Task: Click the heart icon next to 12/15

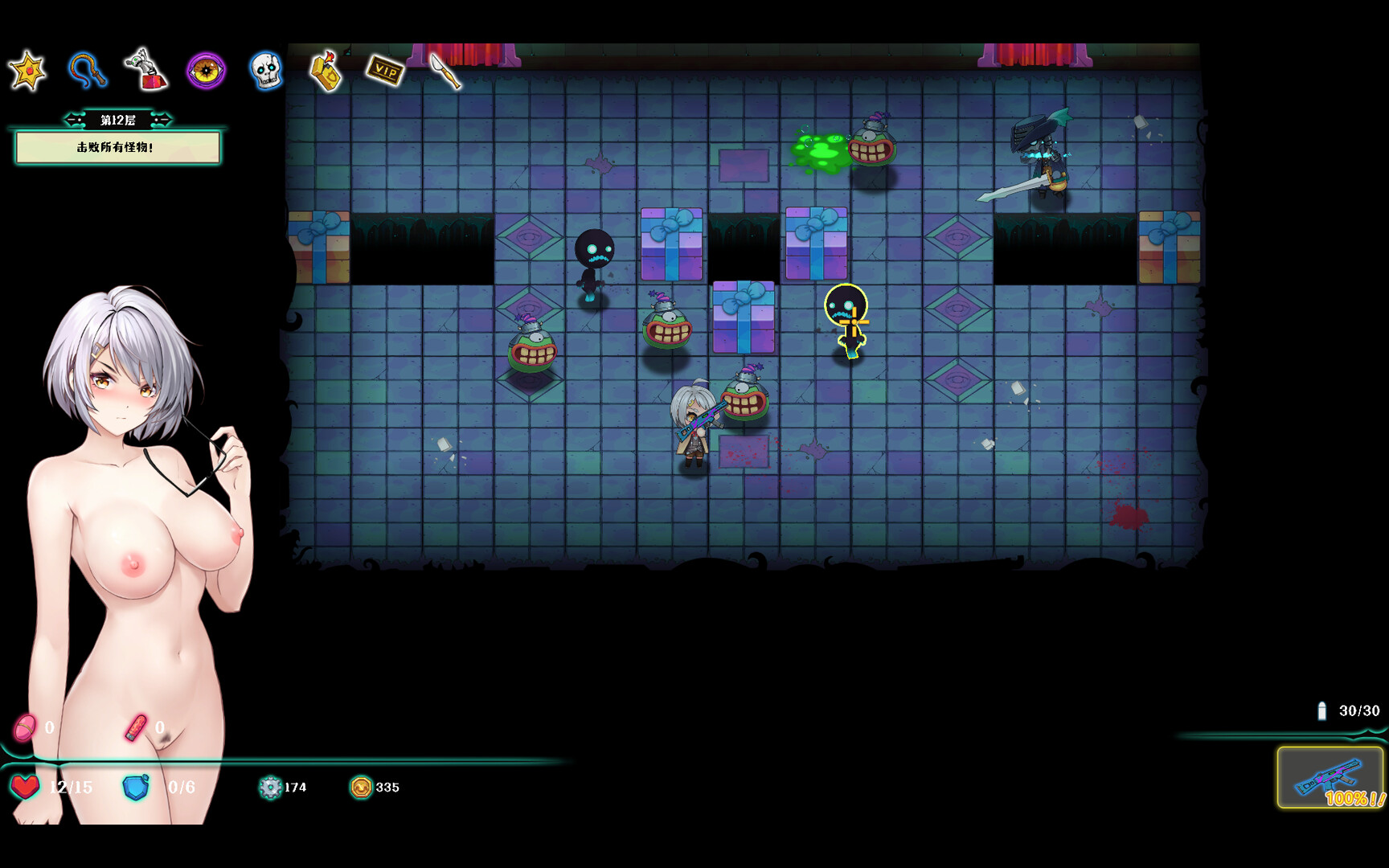Action: tap(27, 788)
